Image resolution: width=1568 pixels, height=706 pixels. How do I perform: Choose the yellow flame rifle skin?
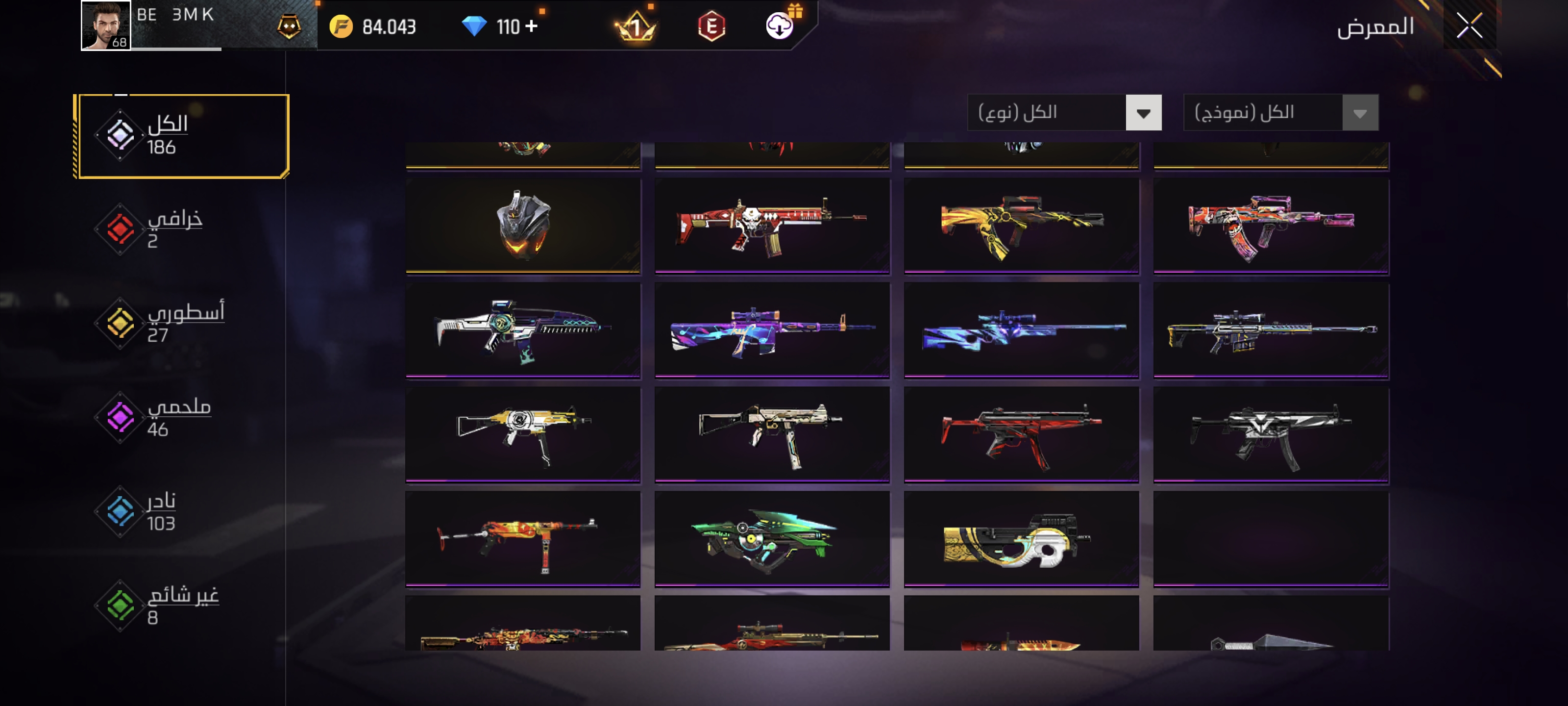1021,226
